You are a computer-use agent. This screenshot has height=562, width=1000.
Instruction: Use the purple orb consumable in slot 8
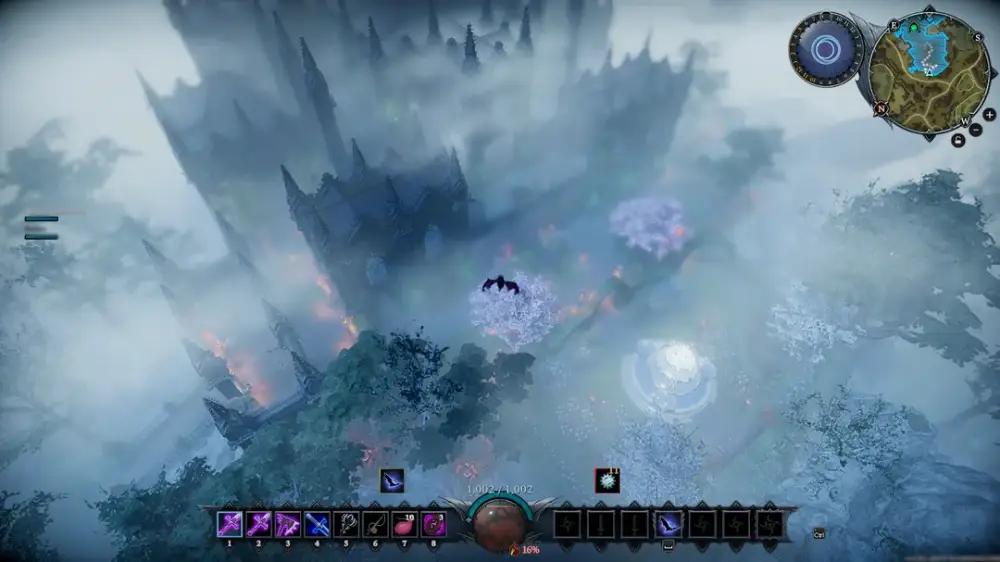point(434,523)
